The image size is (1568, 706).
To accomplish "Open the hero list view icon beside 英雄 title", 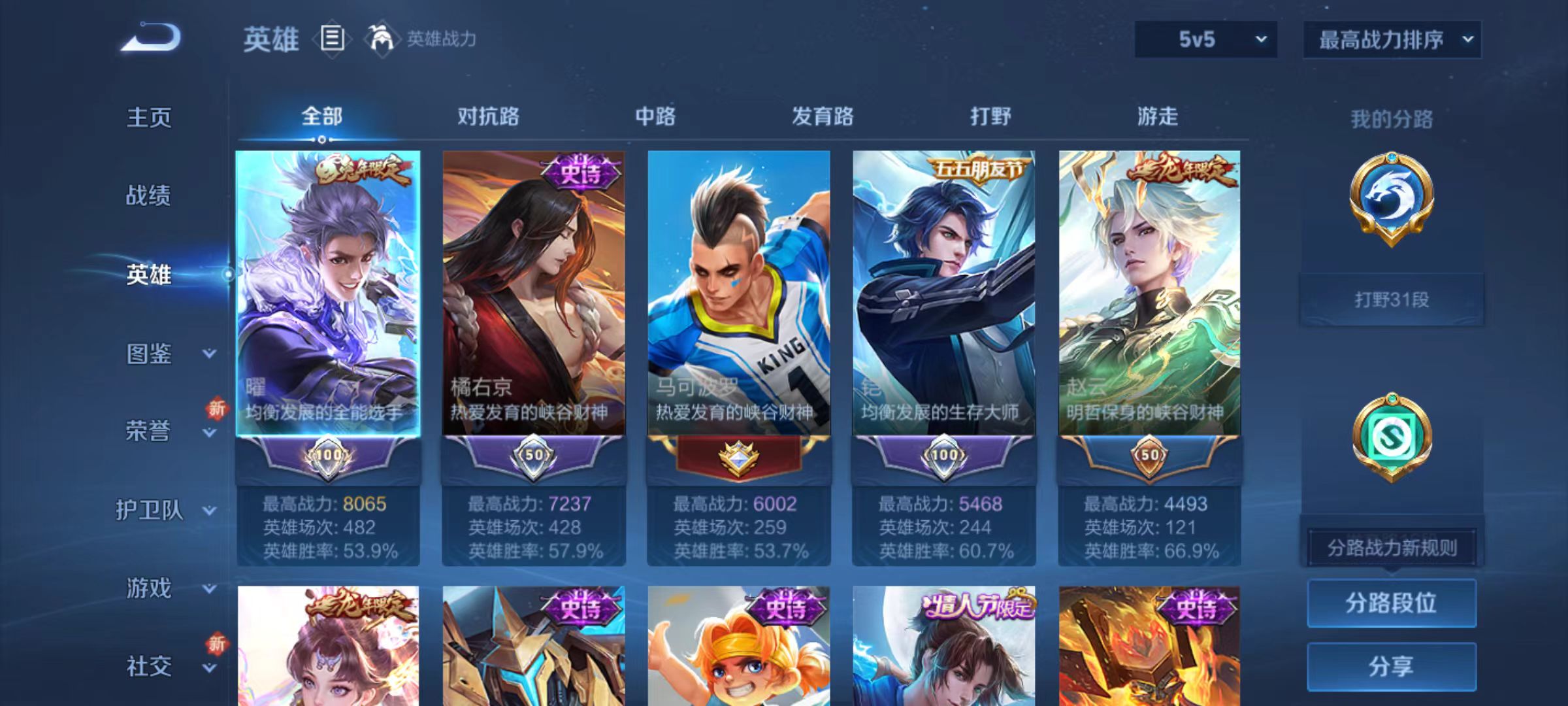I will (x=332, y=39).
